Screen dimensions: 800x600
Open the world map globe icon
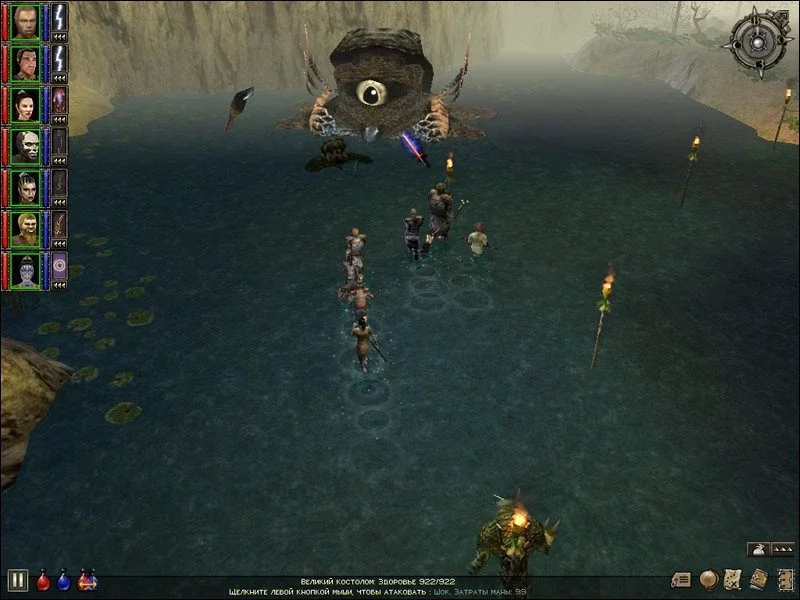coord(709,579)
